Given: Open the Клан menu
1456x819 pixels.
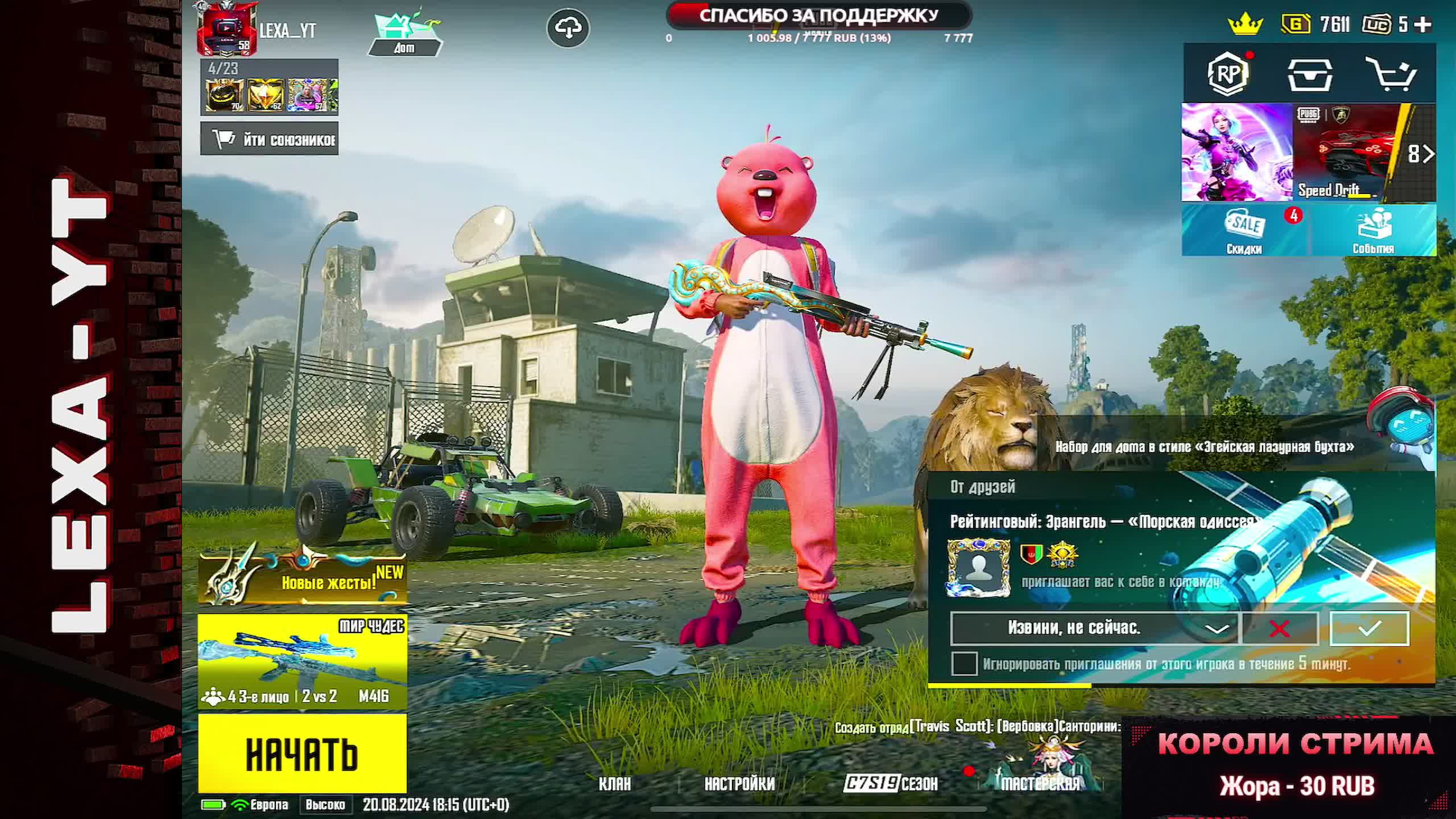Looking at the screenshot, I should click(615, 784).
